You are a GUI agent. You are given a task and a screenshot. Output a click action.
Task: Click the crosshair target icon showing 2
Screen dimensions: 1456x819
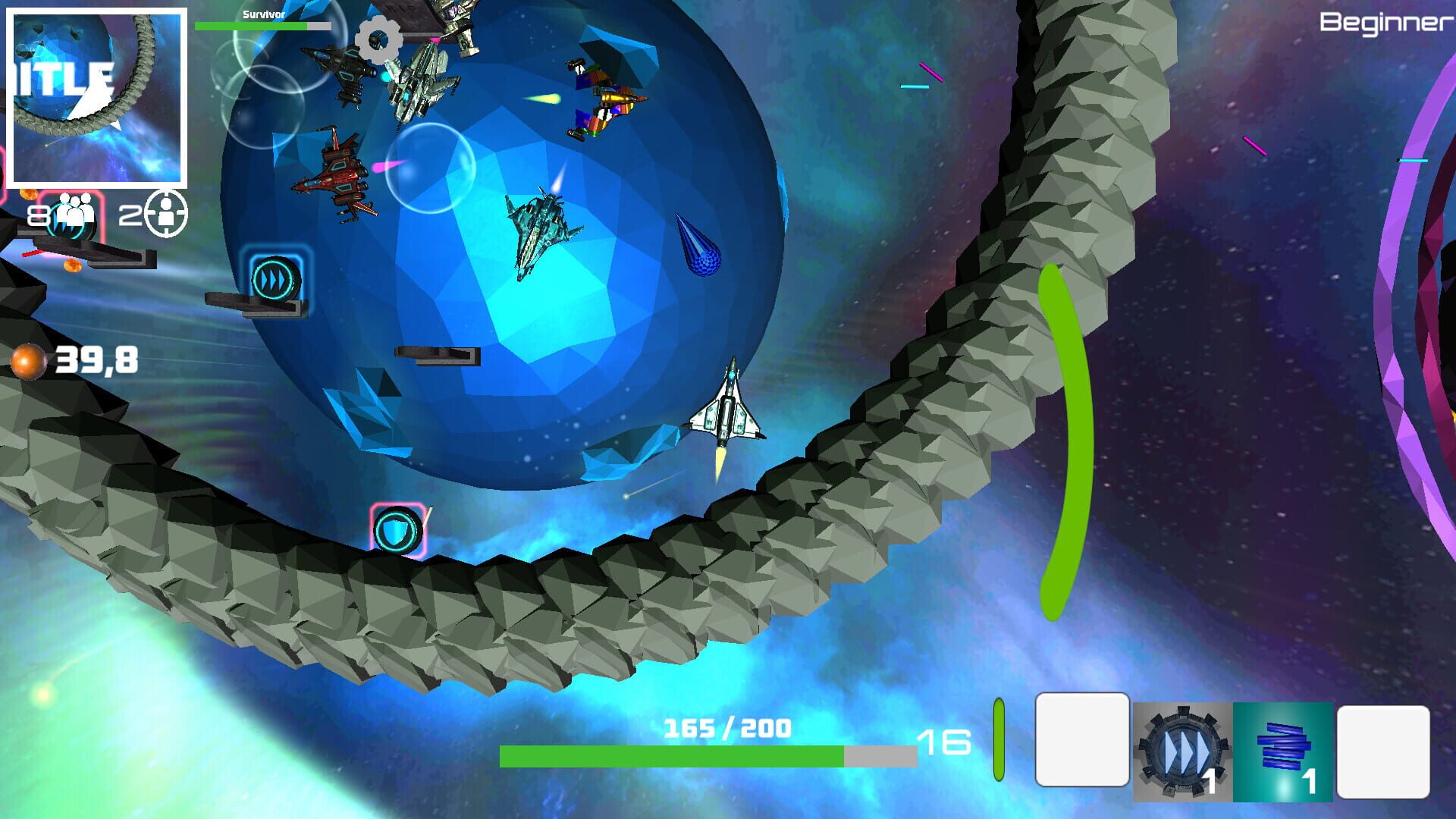168,213
